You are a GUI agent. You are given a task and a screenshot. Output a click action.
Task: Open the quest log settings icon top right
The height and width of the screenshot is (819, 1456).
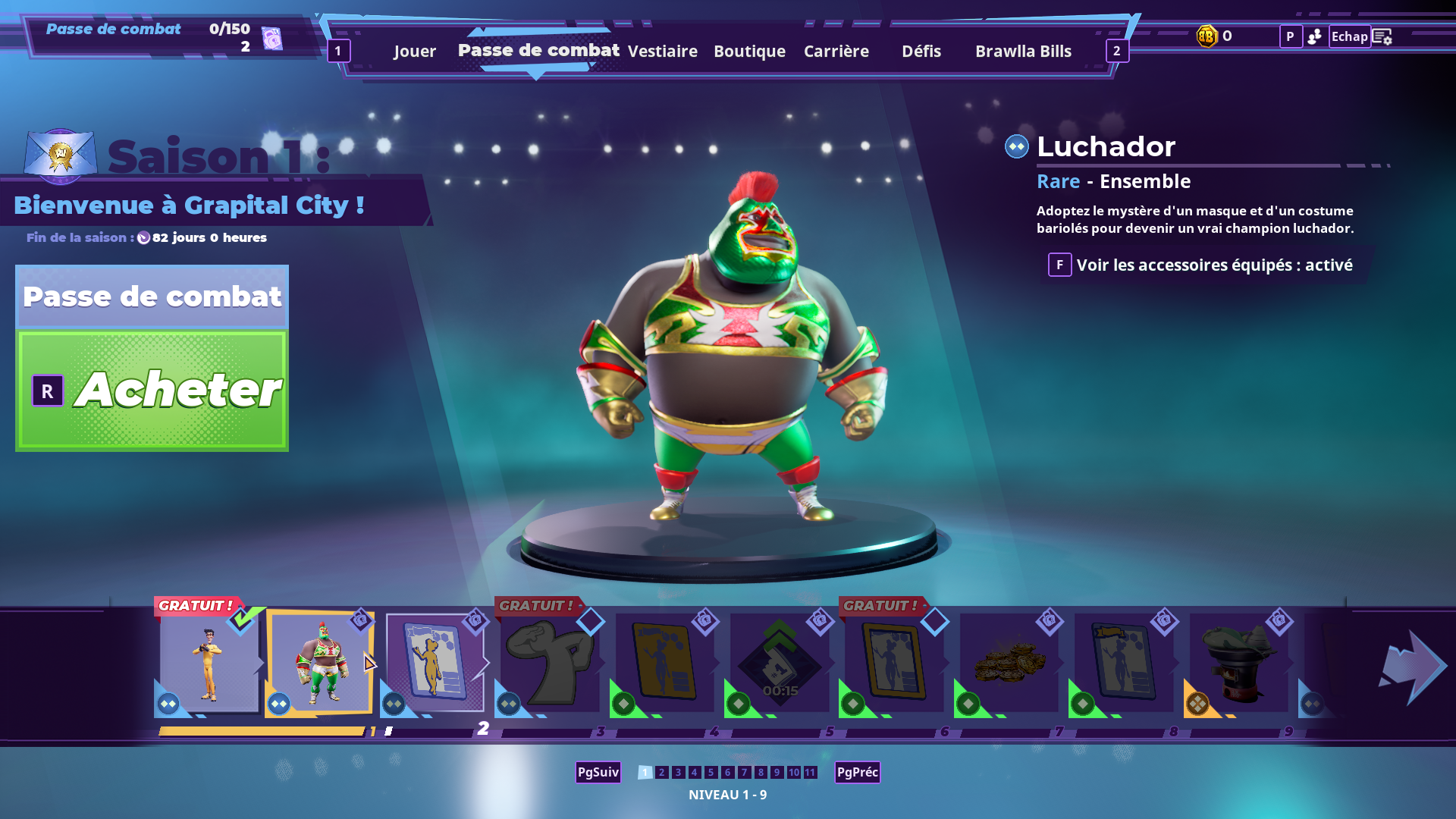coord(1382,36)
